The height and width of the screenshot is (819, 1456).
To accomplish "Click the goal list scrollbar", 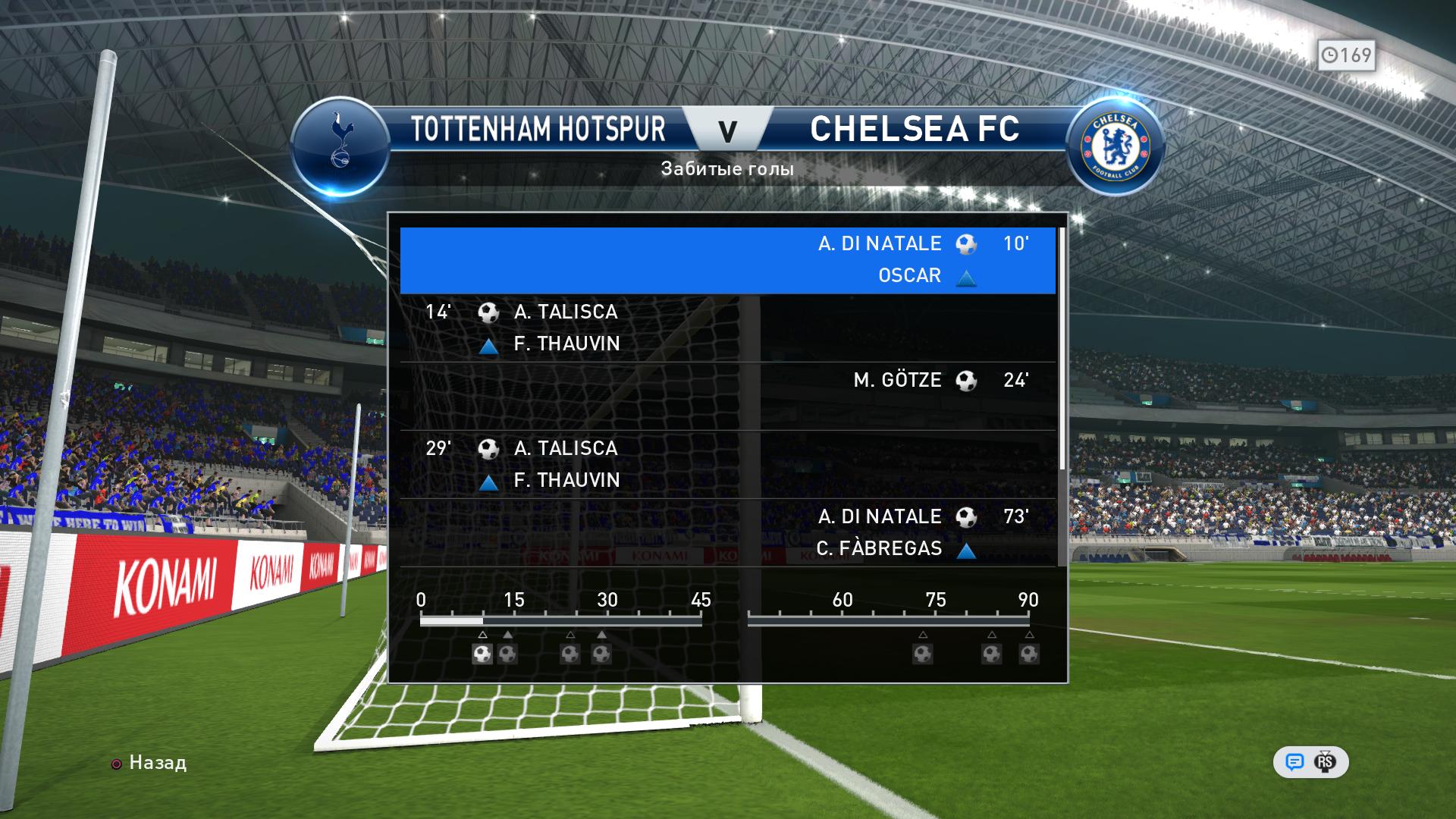I will click(1062, 349).
